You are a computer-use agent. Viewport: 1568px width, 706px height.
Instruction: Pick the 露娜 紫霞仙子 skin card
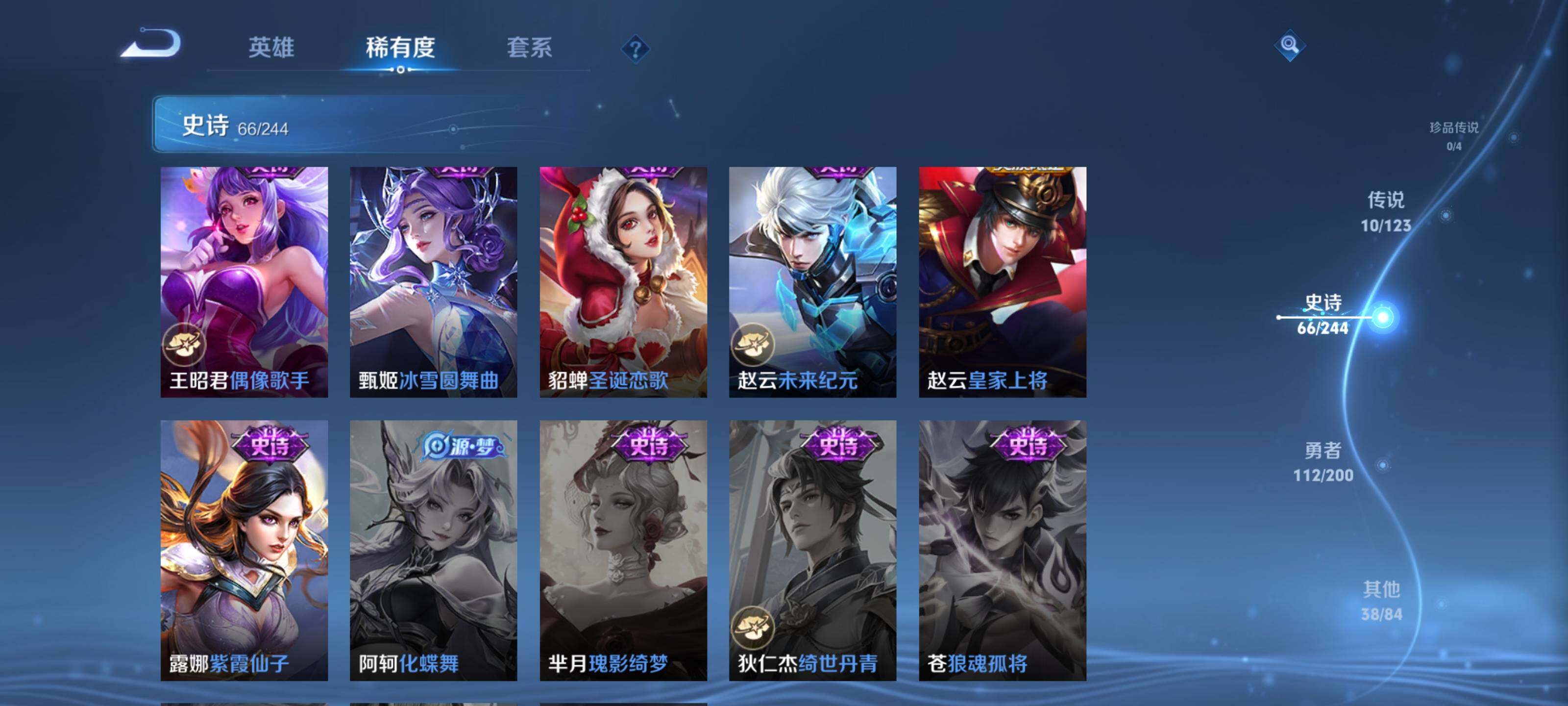[244, 550]
